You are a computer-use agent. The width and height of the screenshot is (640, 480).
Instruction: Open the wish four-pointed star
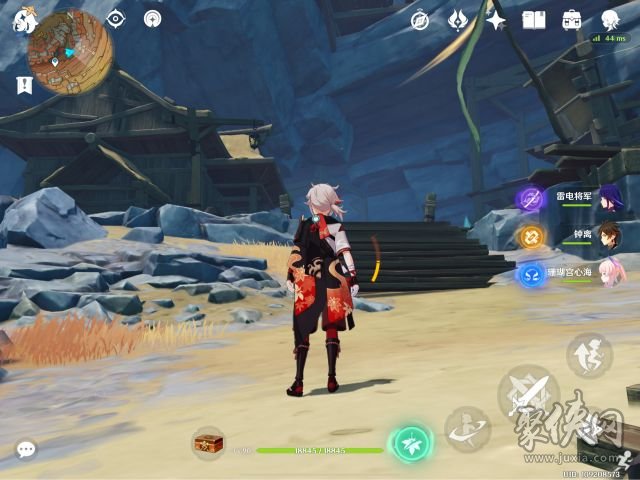495,20
